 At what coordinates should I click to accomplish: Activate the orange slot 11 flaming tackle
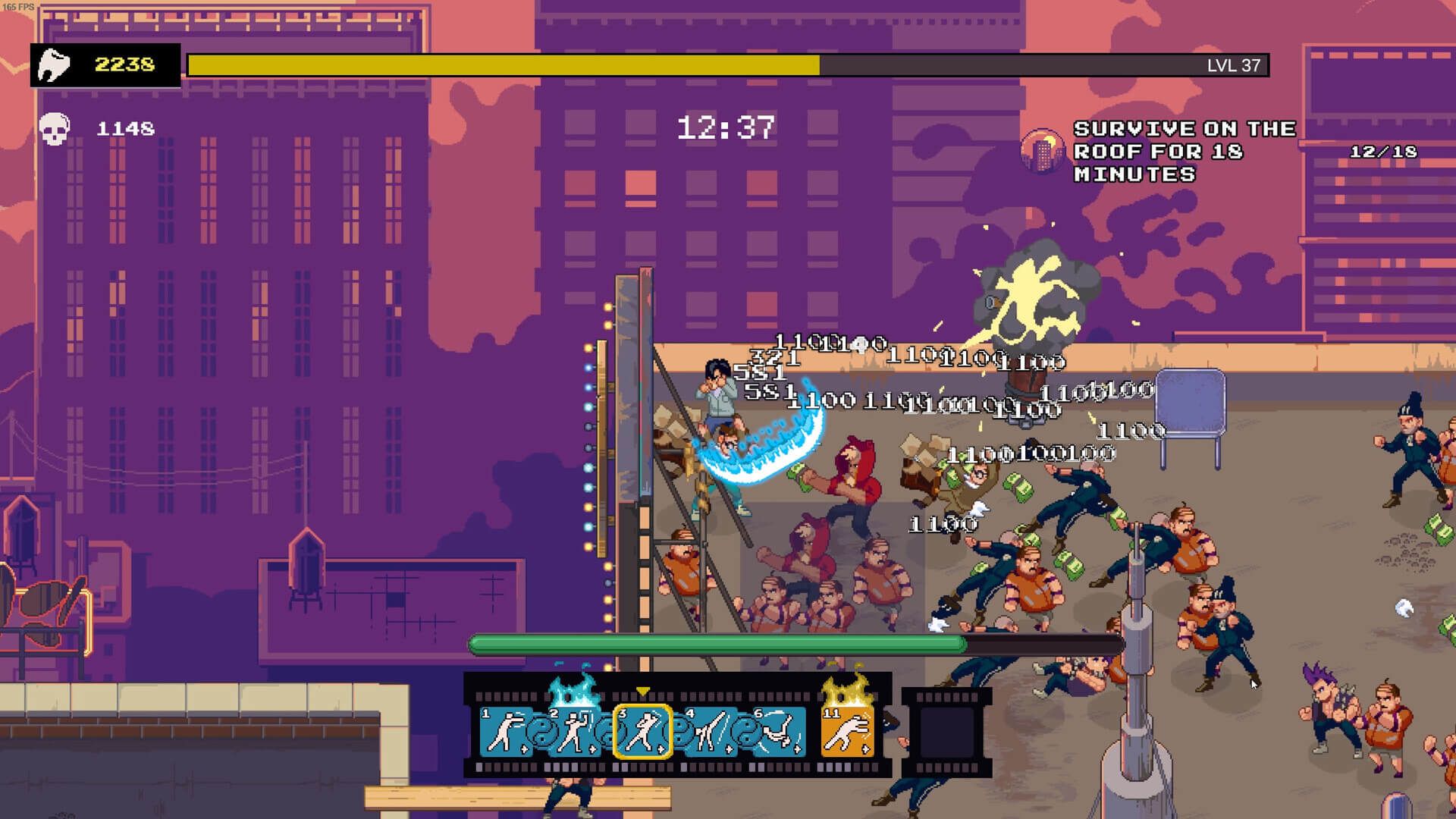847,731
